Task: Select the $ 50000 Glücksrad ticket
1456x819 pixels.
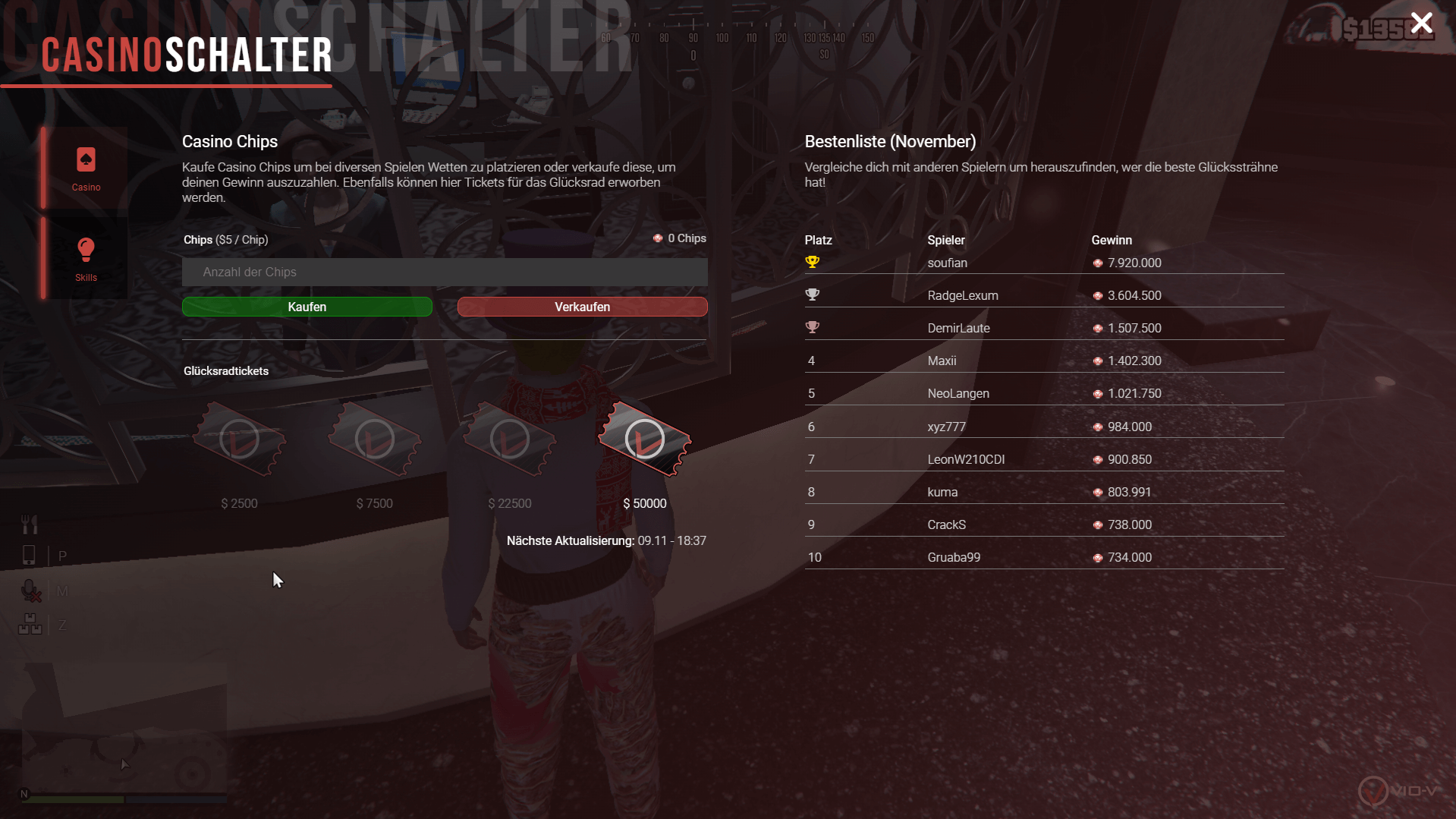Action: [644, 440]
